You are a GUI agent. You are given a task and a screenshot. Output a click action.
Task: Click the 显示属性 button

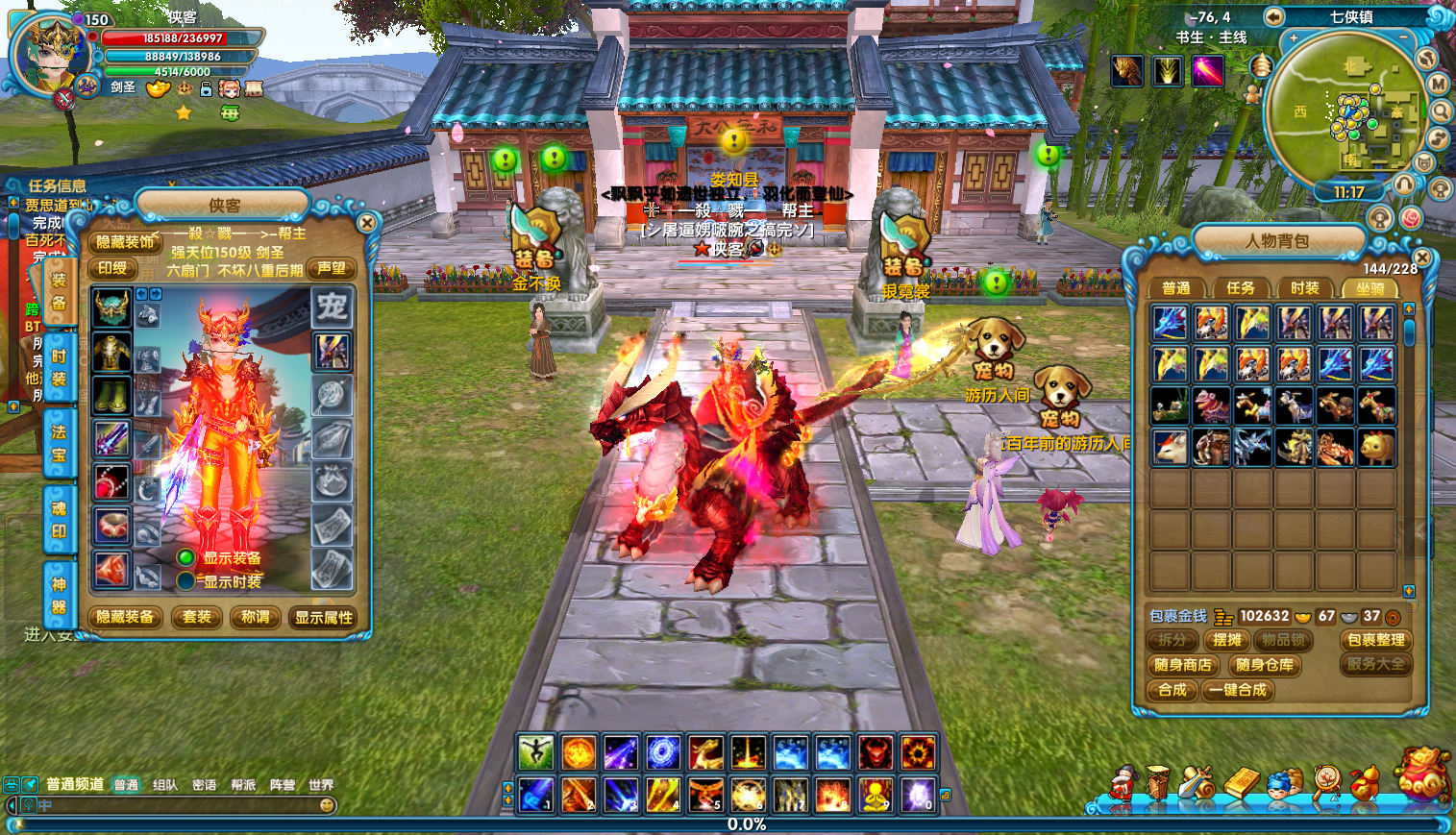(324, 617)
